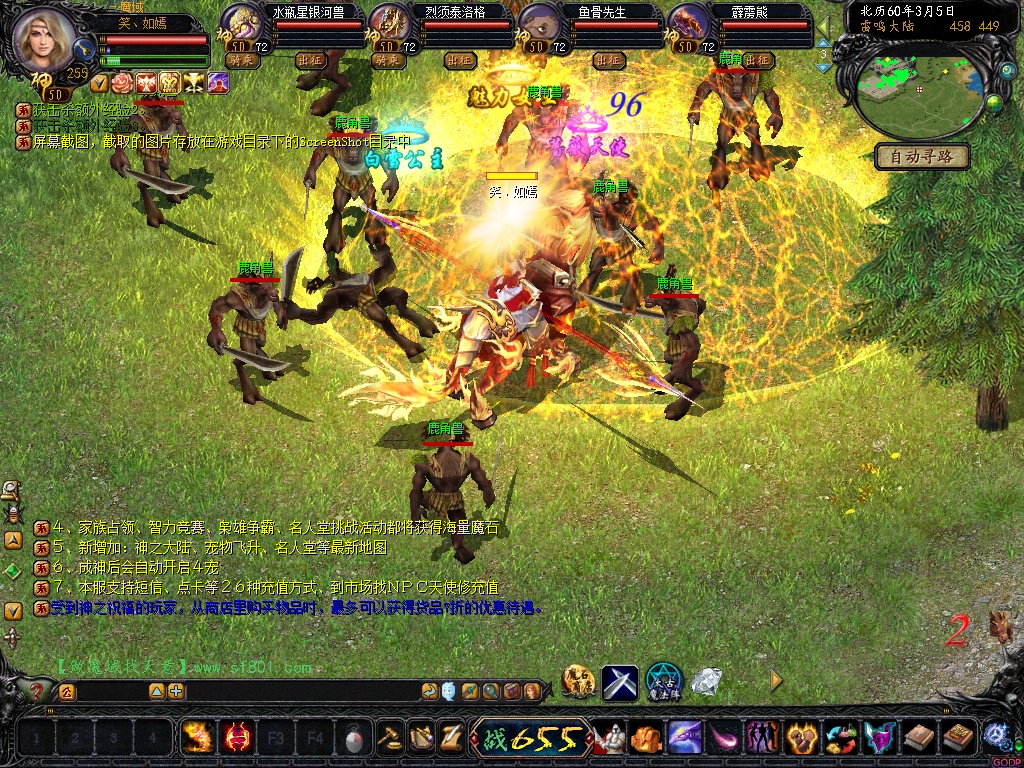Select the pet portrait 霹雳熊
This screenshot has width=1024, height=768.
(689, 24)
